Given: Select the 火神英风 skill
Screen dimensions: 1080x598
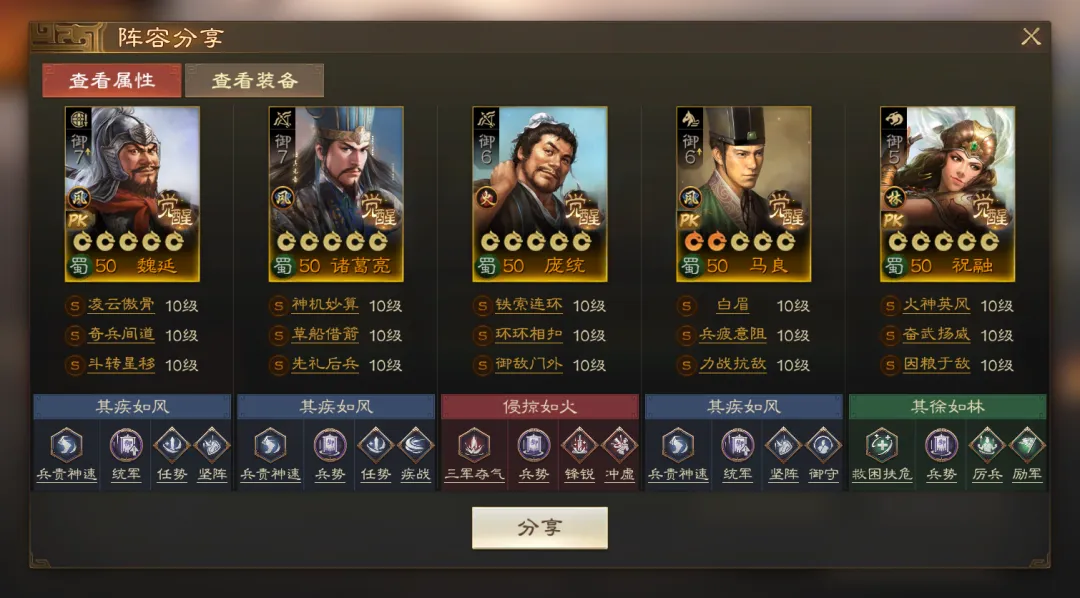Looking at the screenshot, I should coord(937,306).
